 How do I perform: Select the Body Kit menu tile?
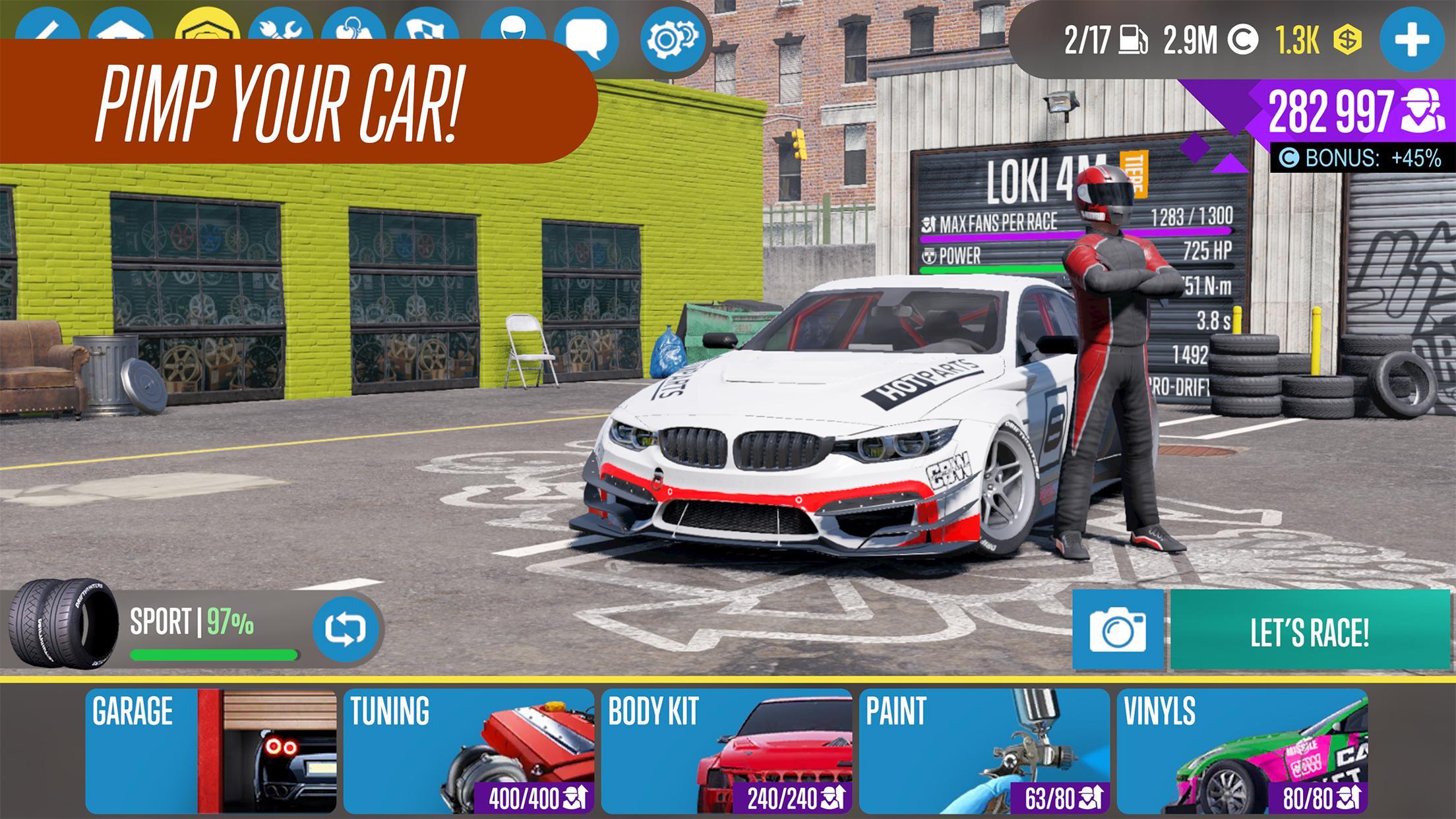coord(726,750)
